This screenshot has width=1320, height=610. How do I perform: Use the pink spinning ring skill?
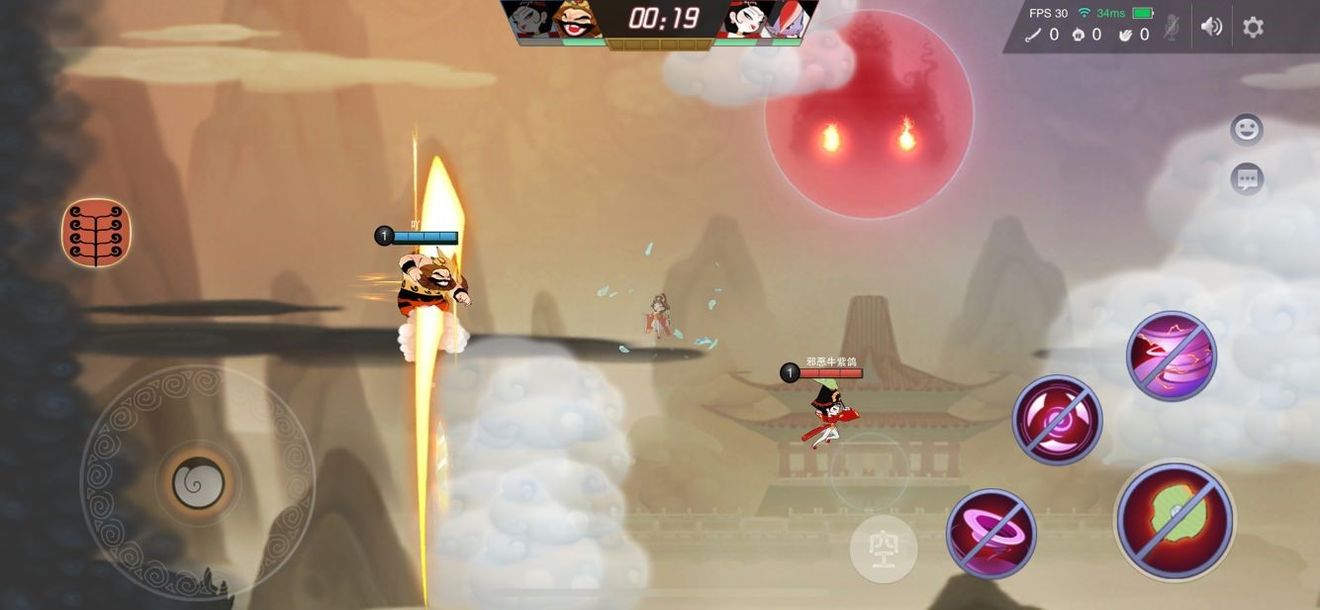pyautogui.click(x=991, y=533)
